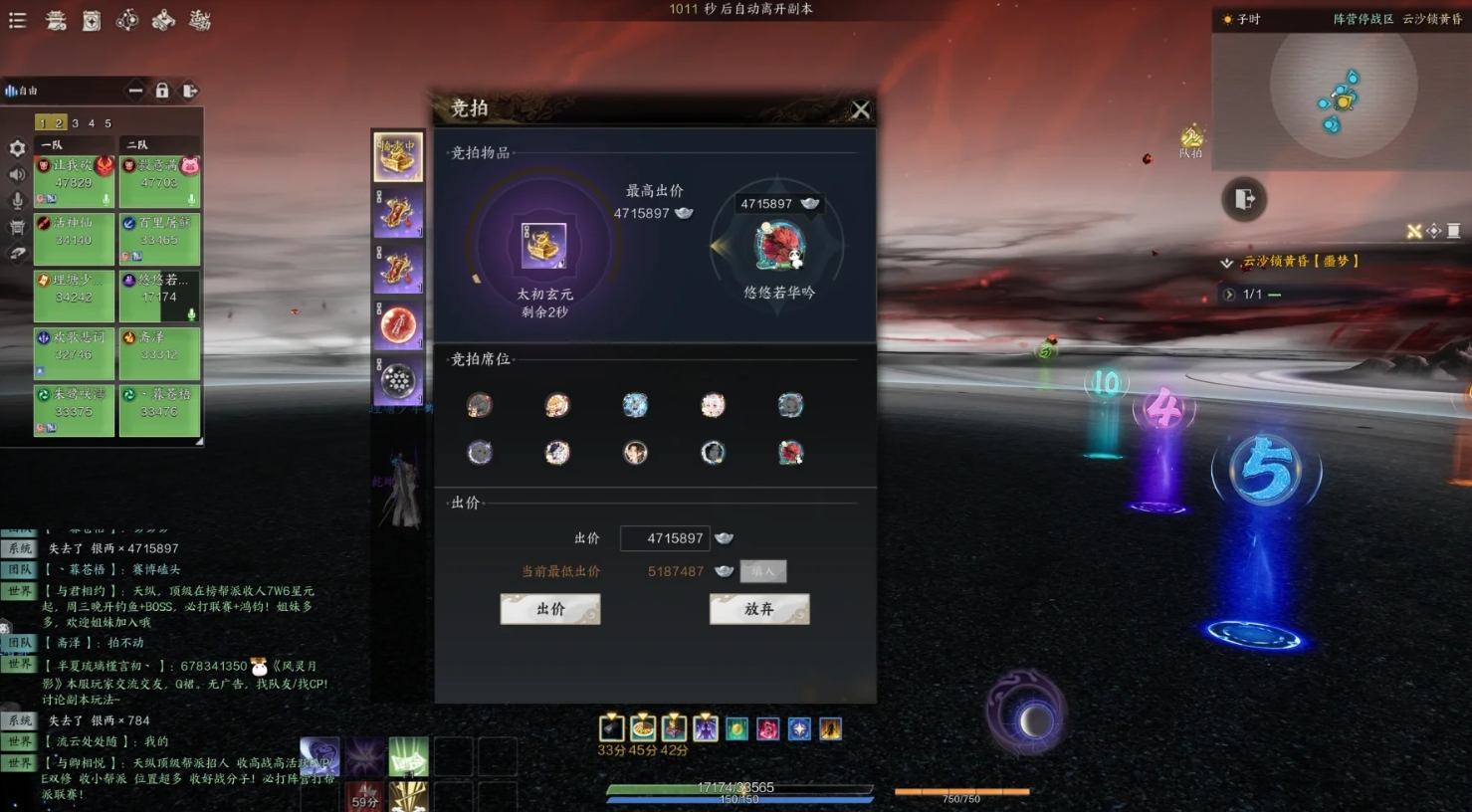Open the main menu list icon top-left
The height and width of the screenshot is (812, 1472).
[17, 20]
